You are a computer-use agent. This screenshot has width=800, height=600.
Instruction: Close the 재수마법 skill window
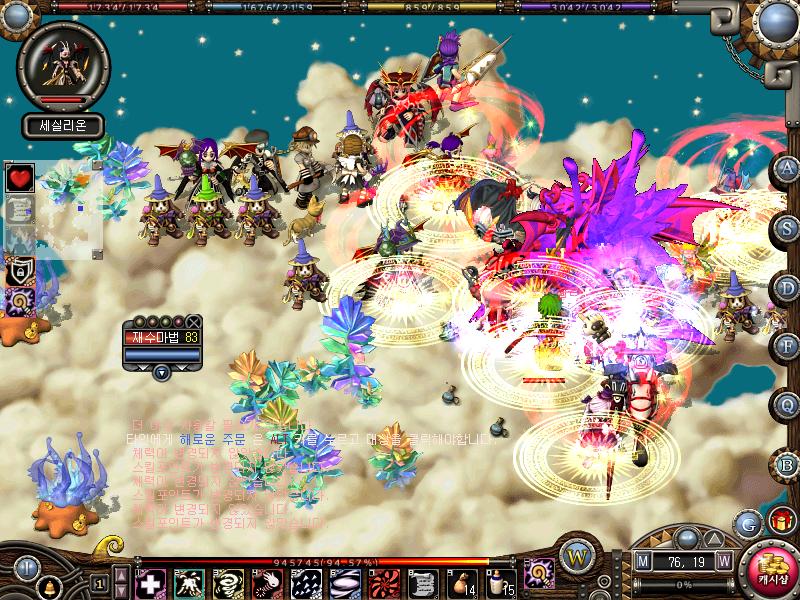pyautogui.click(x=194, y=321)
